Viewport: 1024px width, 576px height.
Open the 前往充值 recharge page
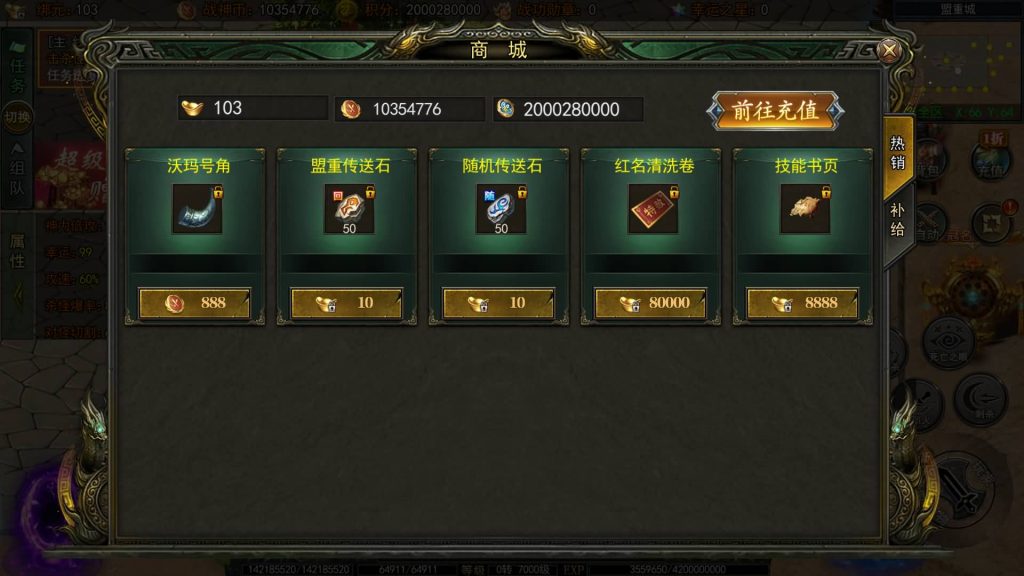[x=775, y=111]
